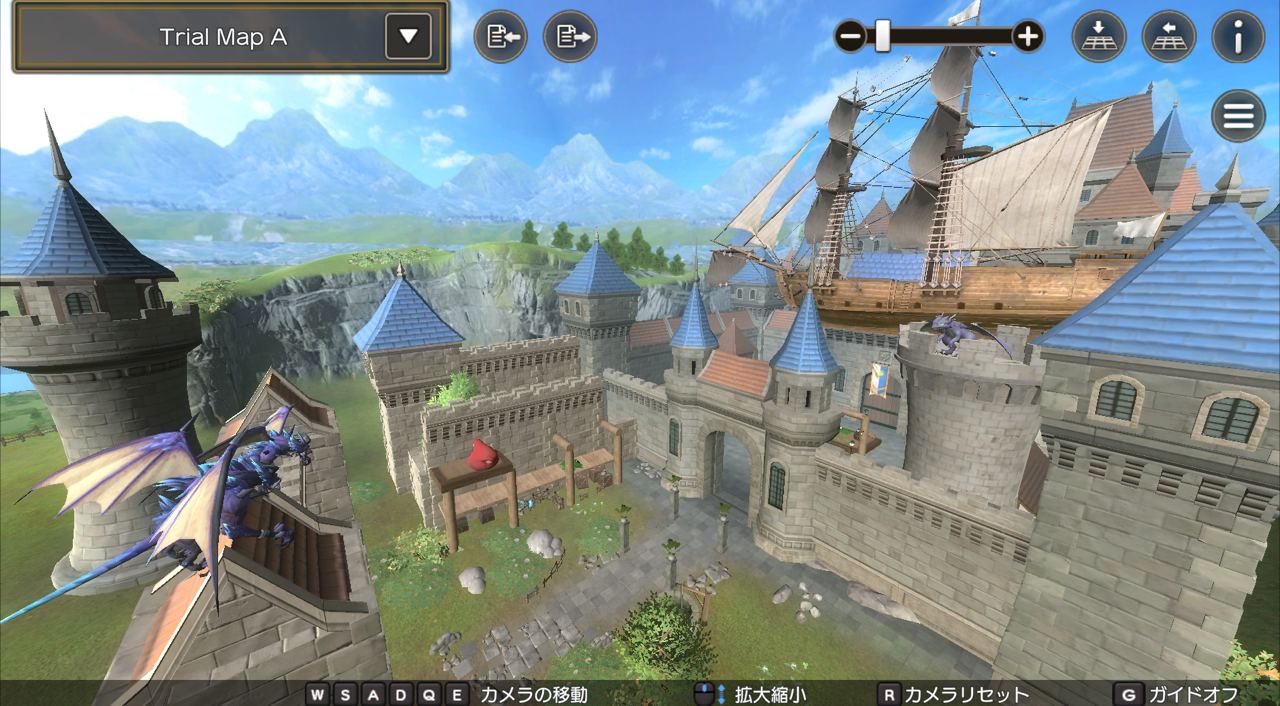Click the minus button on the zoom slider
This screenshot has width=1280, height=706.
coord(850,37)
